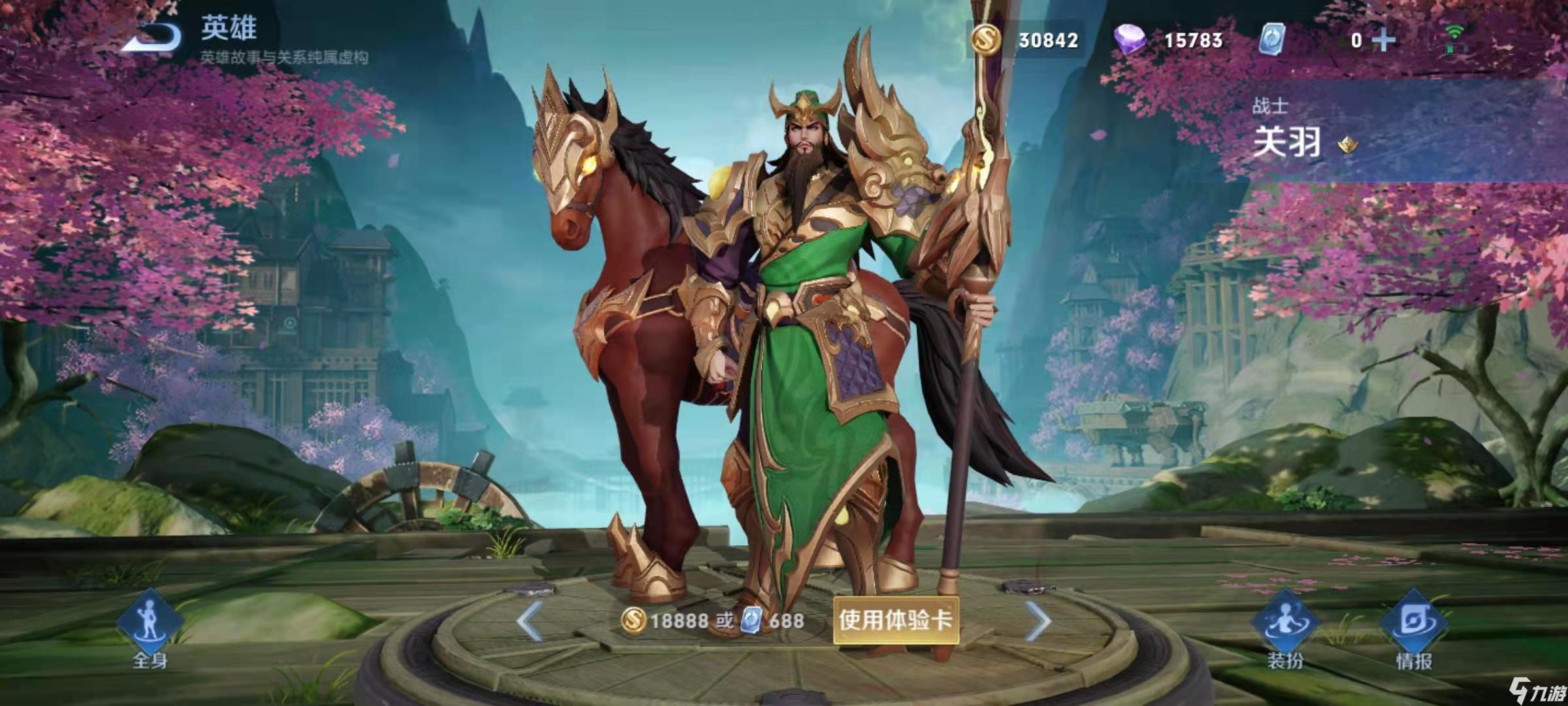The image size is (1568, 706).
Task: Buy hero for 688 tickets
Action: (774, 620)
